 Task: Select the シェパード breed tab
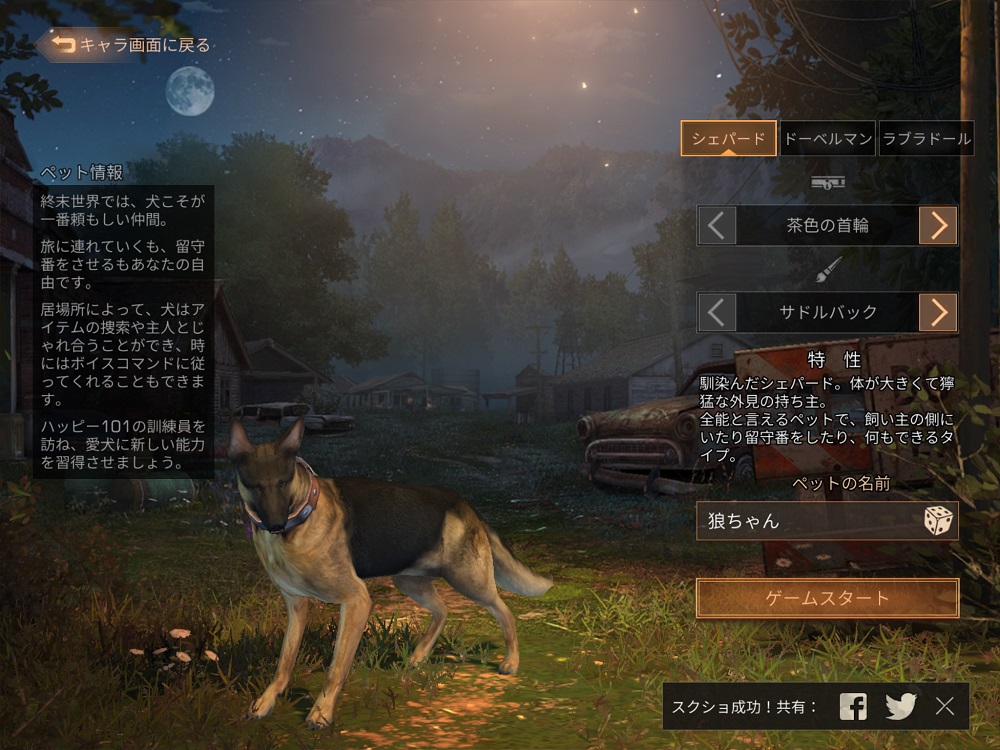click(x=729, y=139)
